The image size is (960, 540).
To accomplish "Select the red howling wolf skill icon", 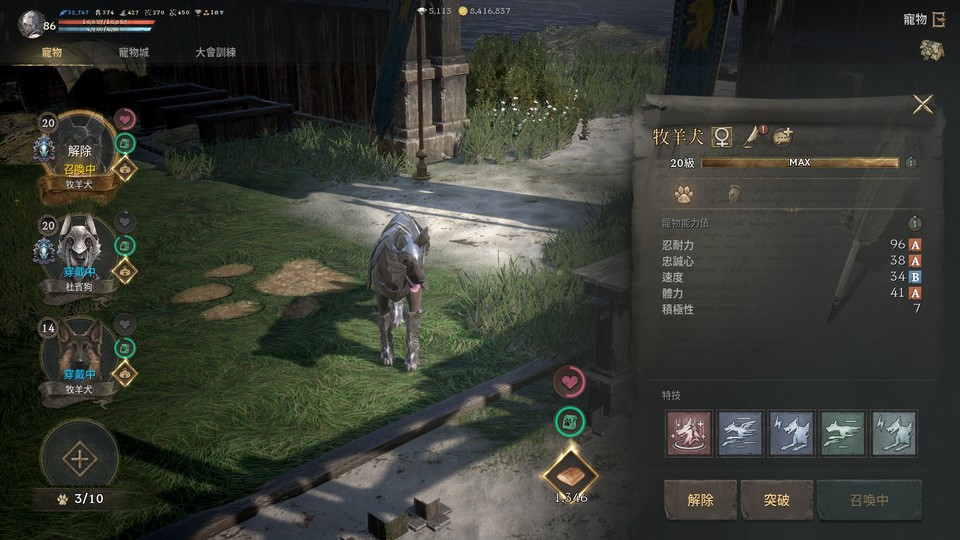I will pyautogui.click(x=689, y=433).
